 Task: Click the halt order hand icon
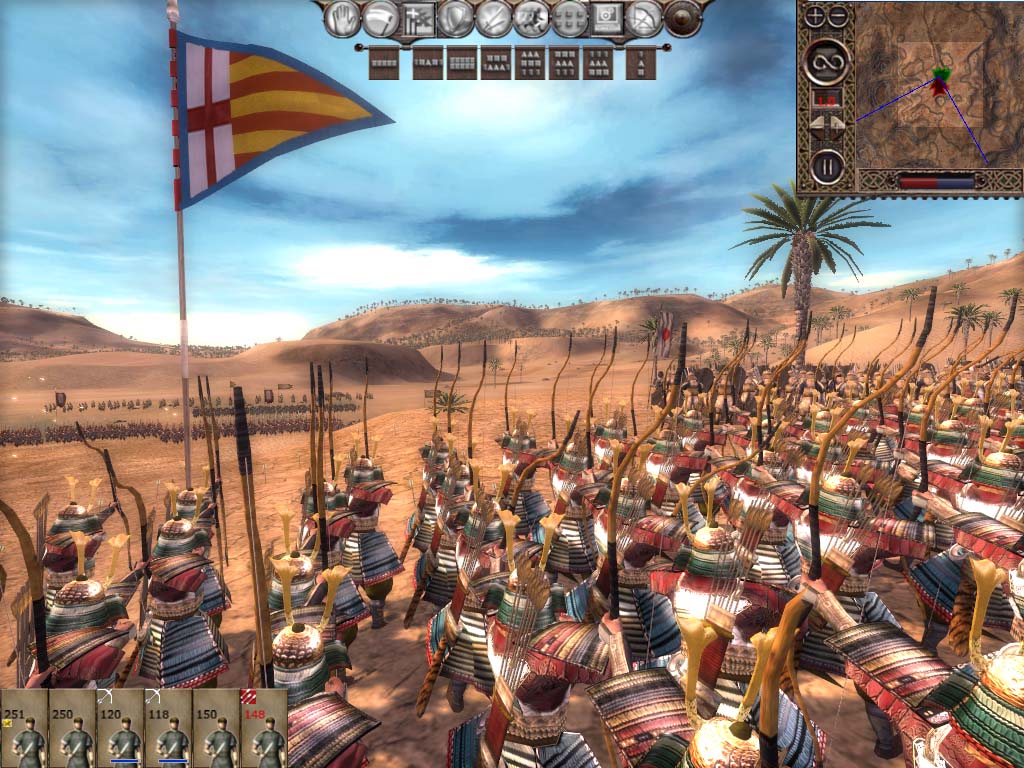pos(342,18)
